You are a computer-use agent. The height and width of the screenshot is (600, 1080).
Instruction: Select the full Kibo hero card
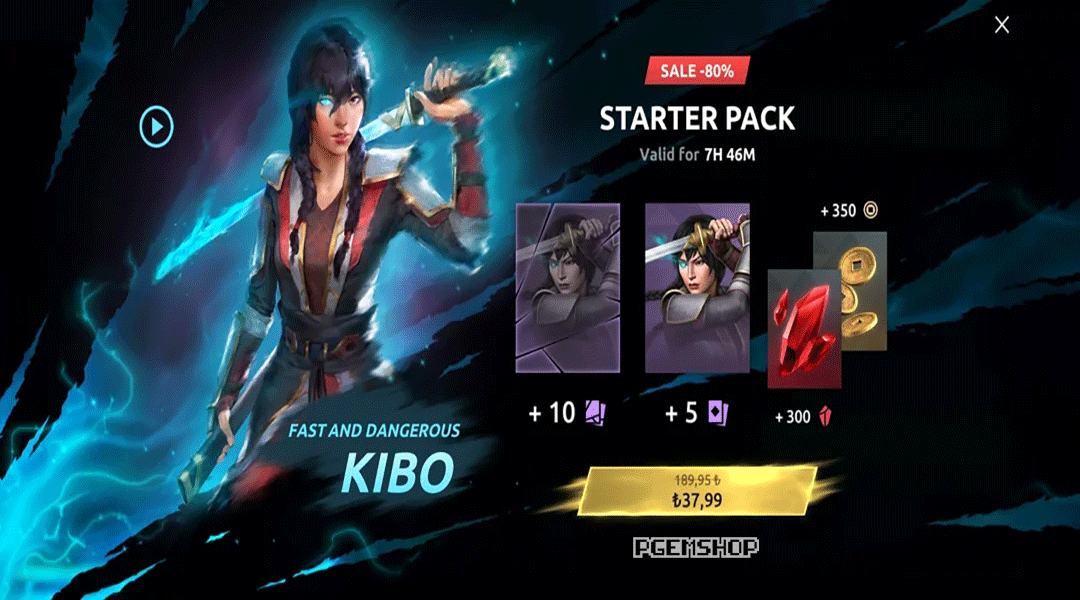pyautogui.click(x=697, y=288)
